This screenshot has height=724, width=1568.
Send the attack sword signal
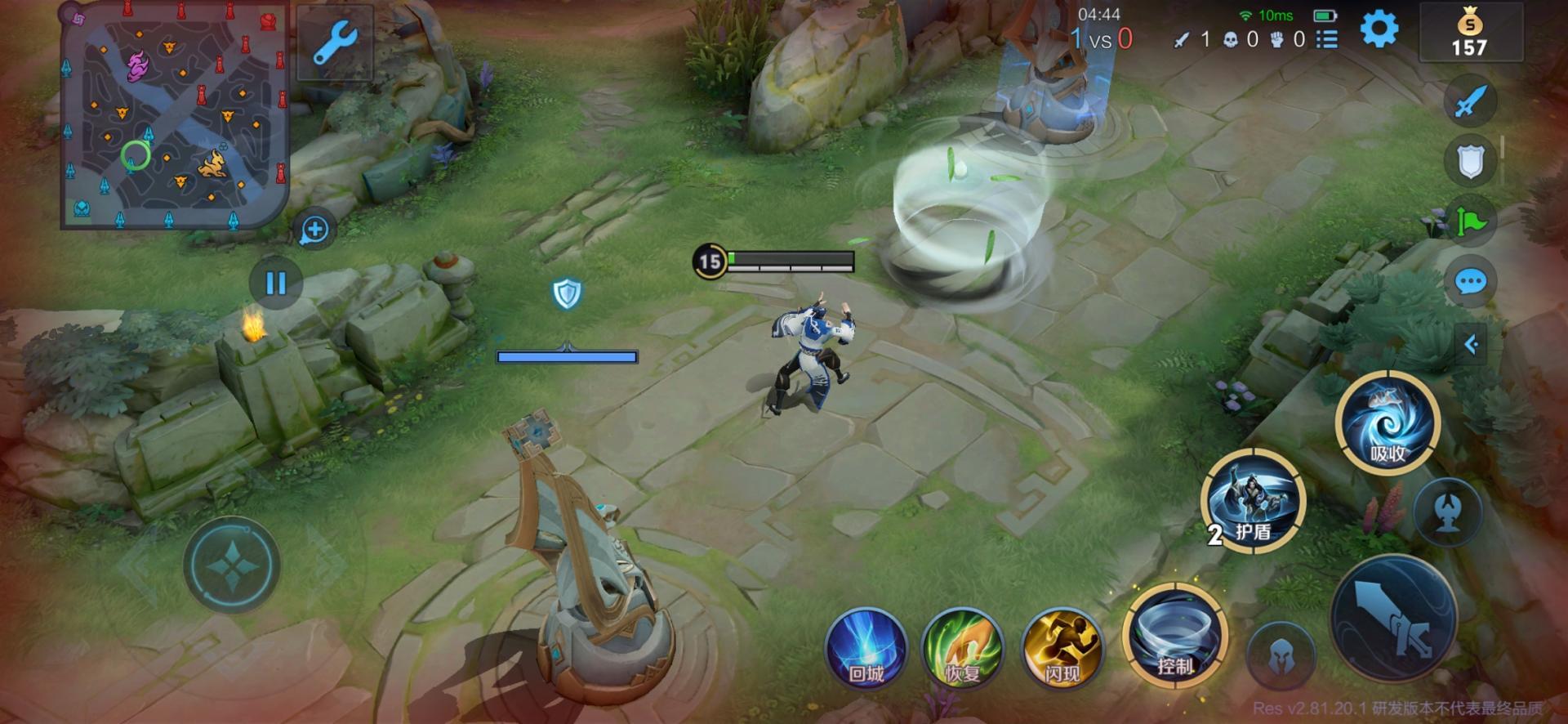pos(1470,101)
